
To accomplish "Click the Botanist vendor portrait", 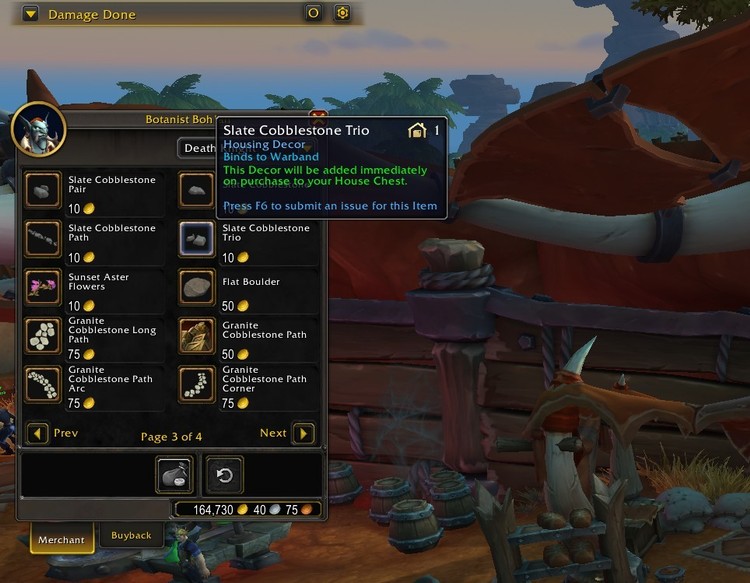I will 38,129.
